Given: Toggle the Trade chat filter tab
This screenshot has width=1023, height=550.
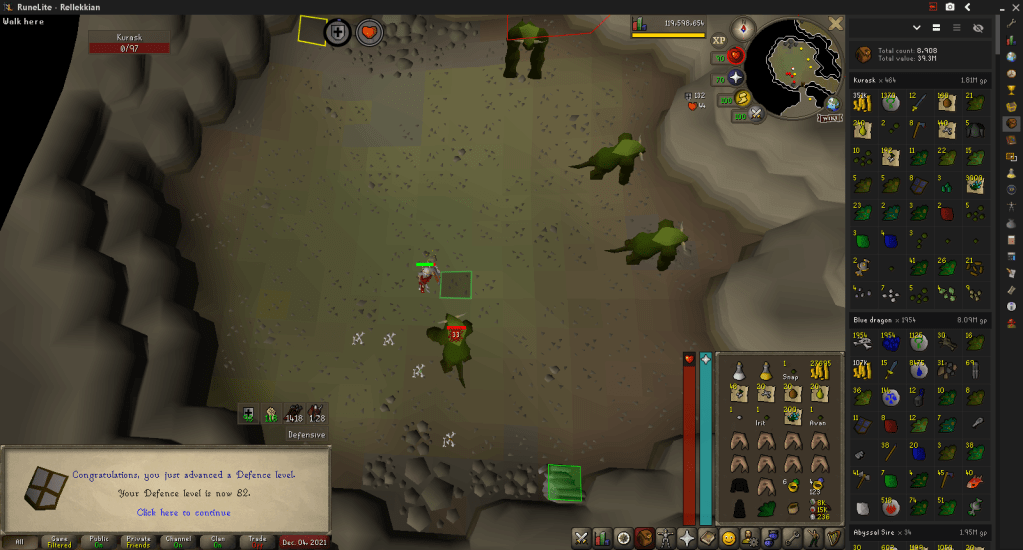Looking at the screenshot, I should click(x=257, y=541).
